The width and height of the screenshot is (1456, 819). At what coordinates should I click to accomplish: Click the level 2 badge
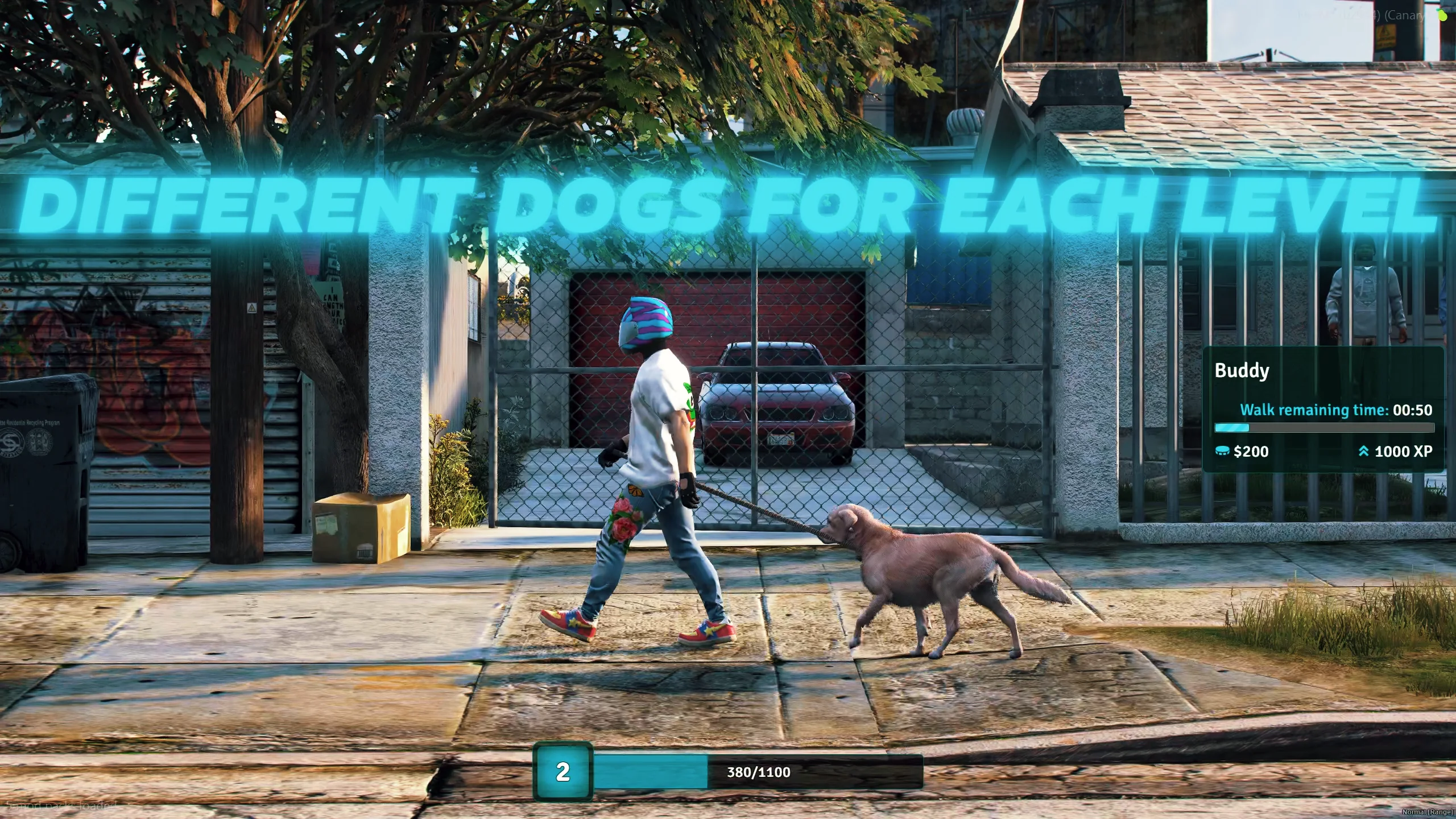(x=562, y=772)
